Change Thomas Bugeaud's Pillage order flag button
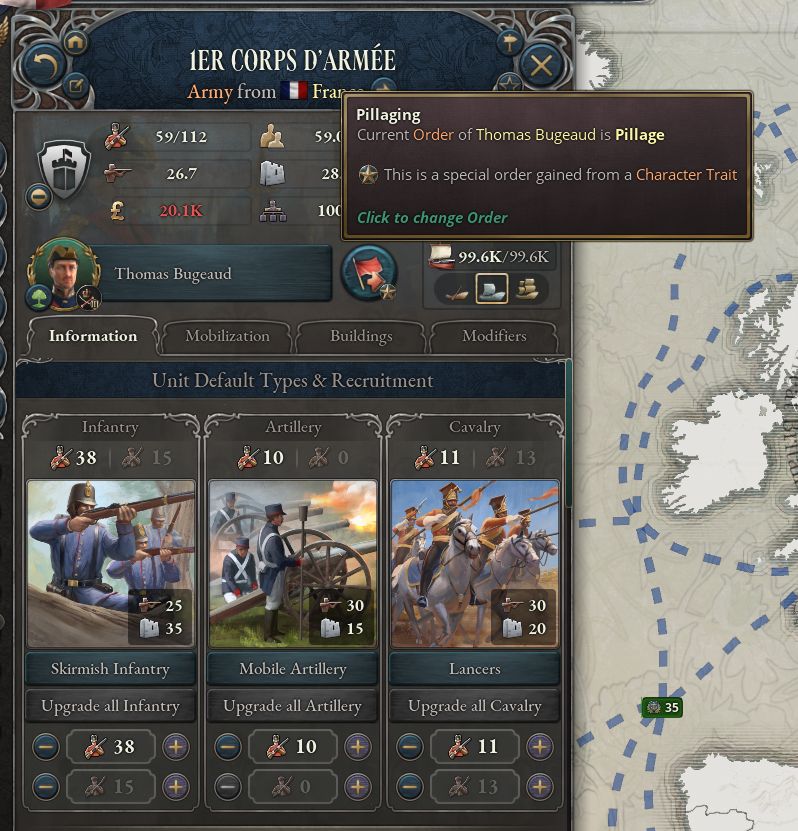 pyautogui.click(x=368, y=272)
